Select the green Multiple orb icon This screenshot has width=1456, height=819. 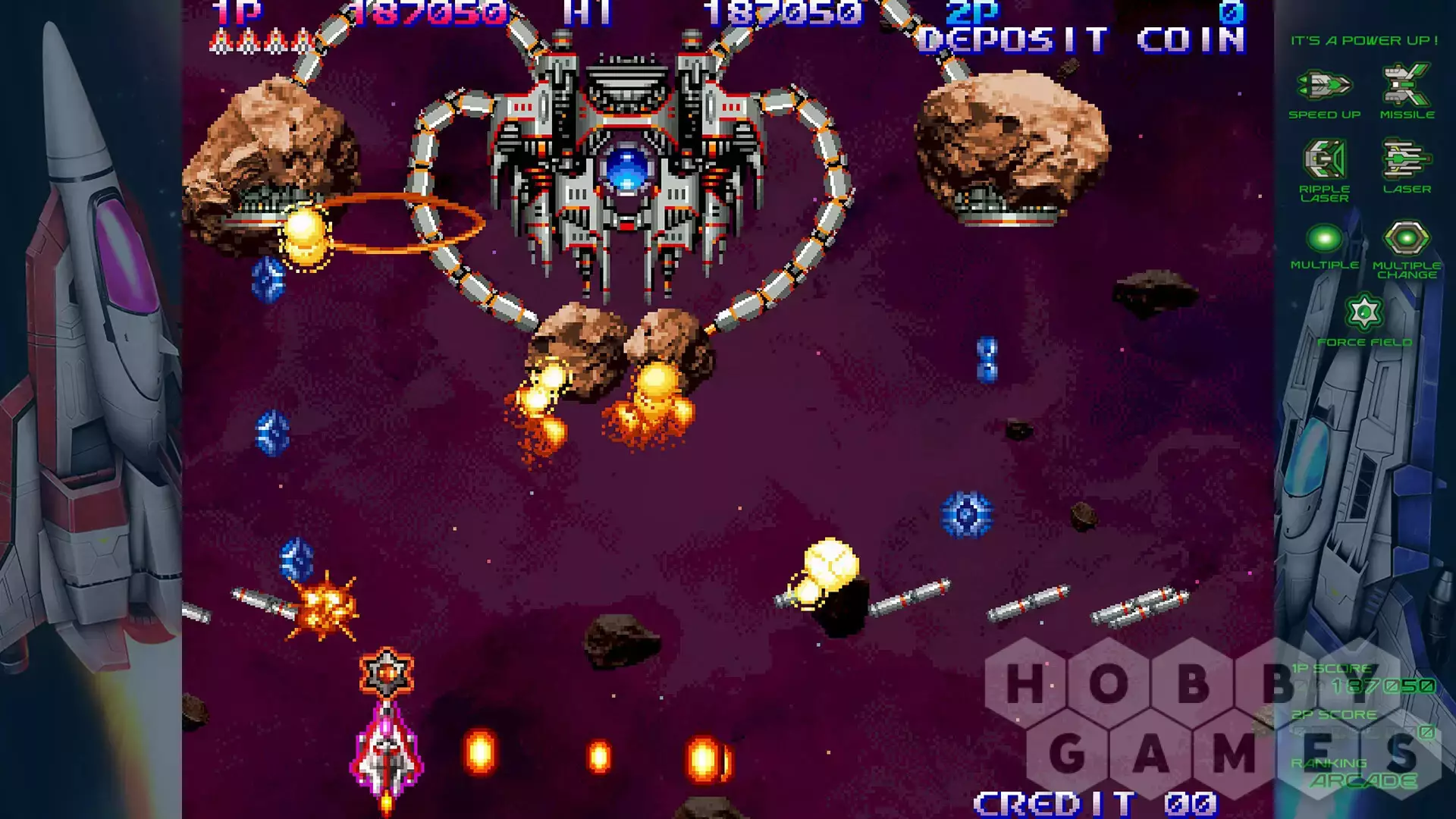(x=1324, y=239)
